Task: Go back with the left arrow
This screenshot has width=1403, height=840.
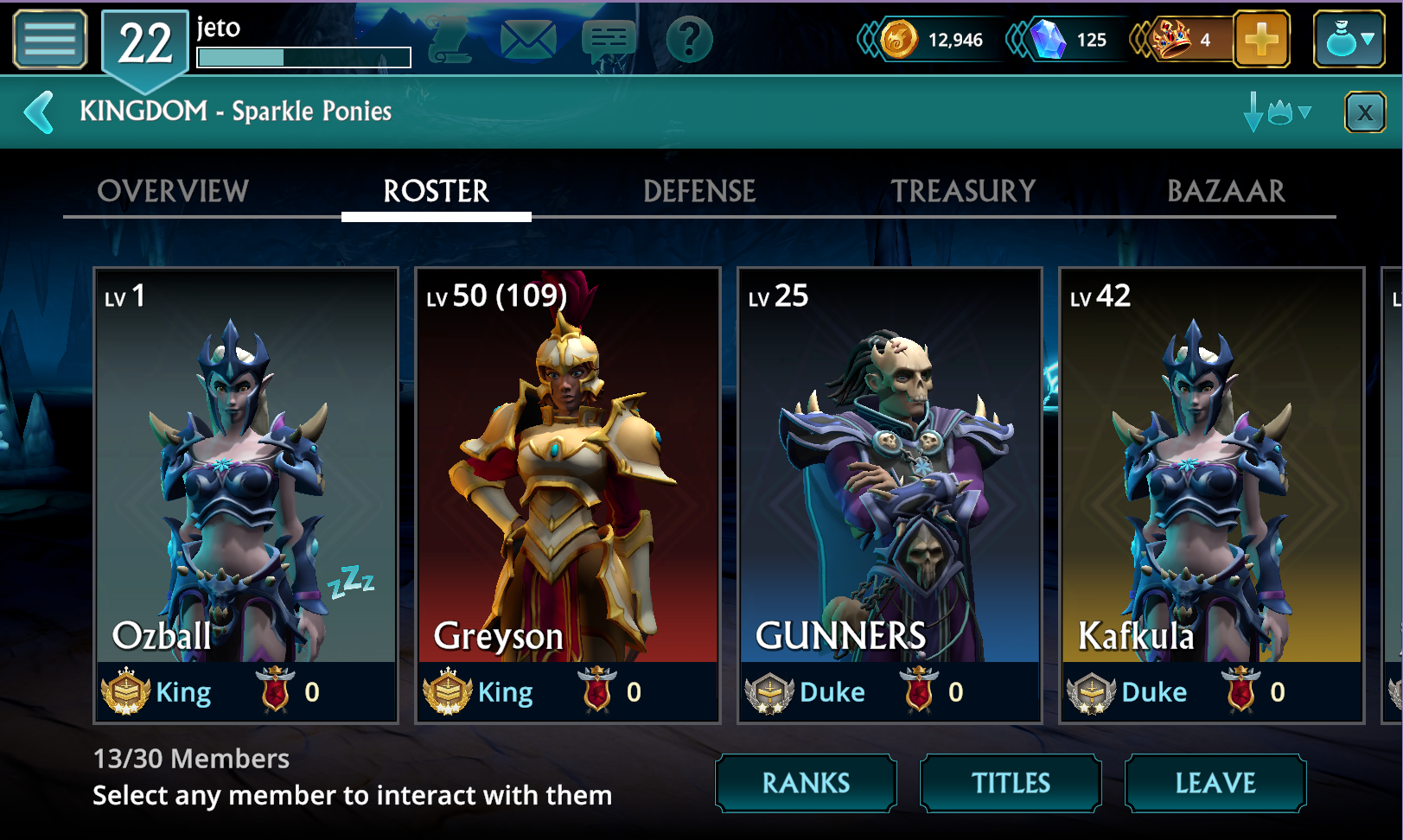Action: 39,112
